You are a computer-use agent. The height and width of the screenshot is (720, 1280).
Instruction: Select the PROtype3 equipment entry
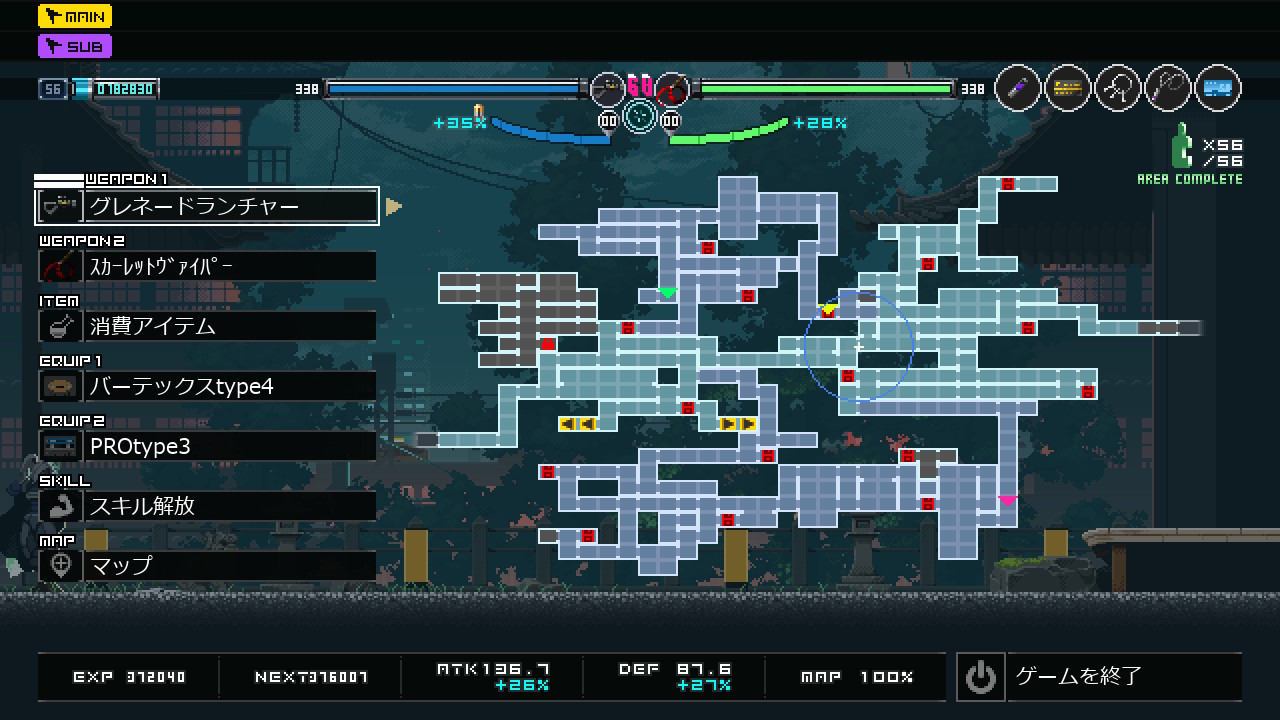(x=207, y=446)
